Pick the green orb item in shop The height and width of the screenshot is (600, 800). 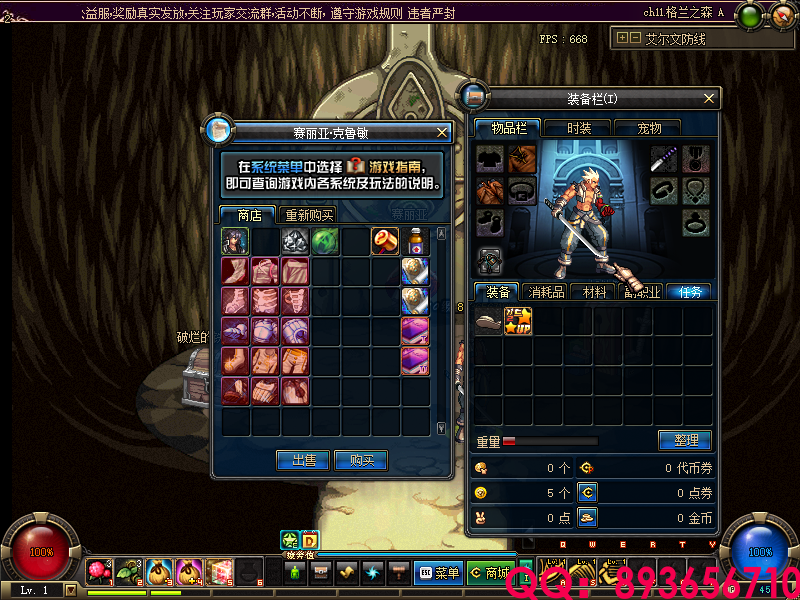(326, 241)
